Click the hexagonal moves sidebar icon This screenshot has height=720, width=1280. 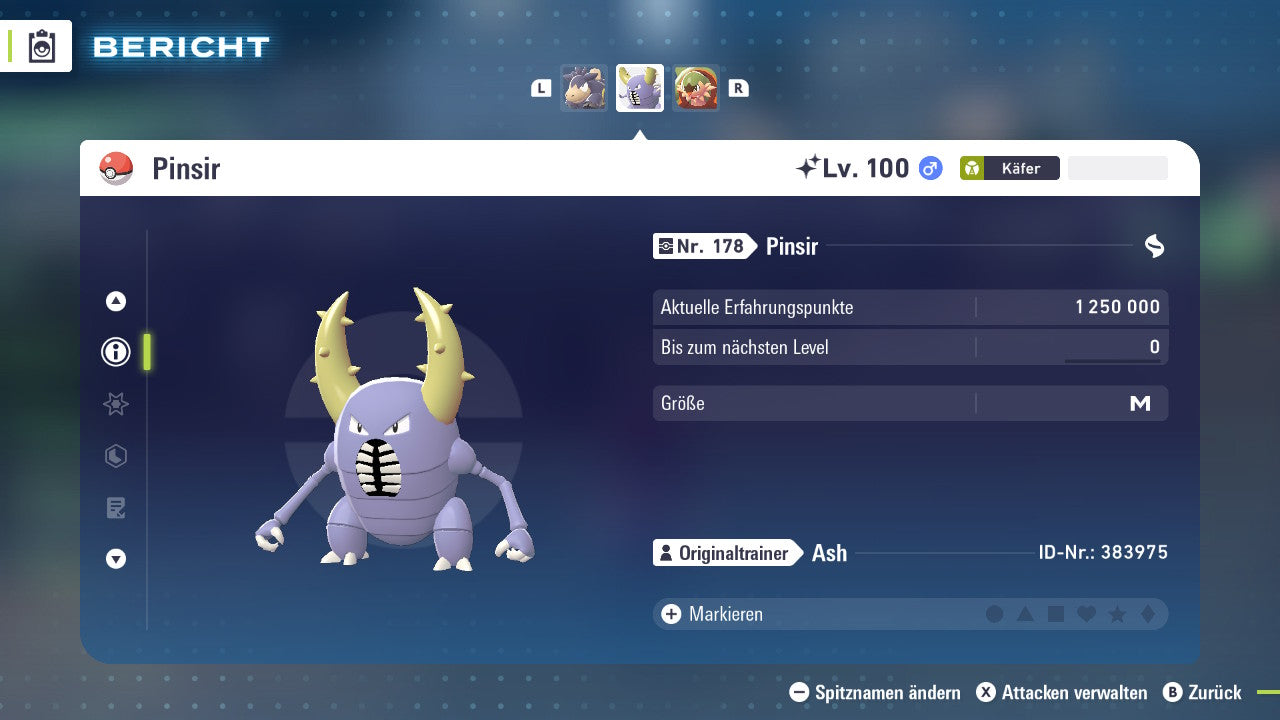pos(115,456)
